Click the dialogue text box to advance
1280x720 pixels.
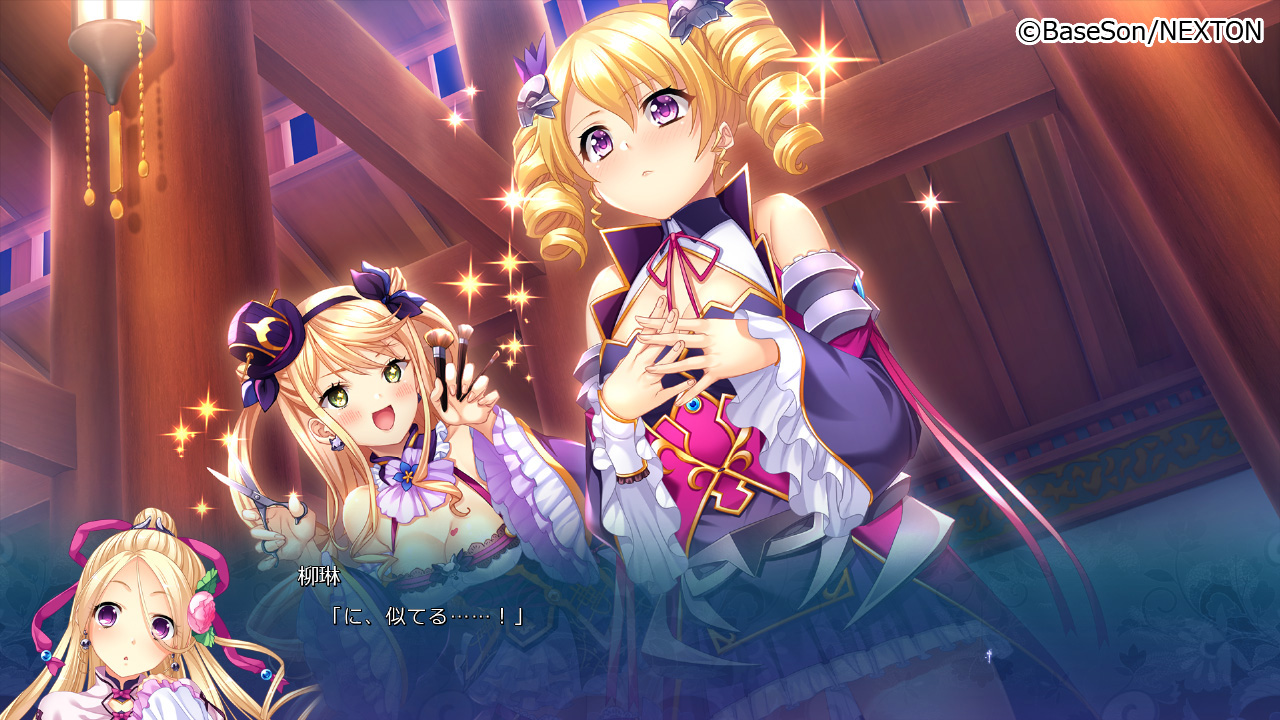pos(640,630)
